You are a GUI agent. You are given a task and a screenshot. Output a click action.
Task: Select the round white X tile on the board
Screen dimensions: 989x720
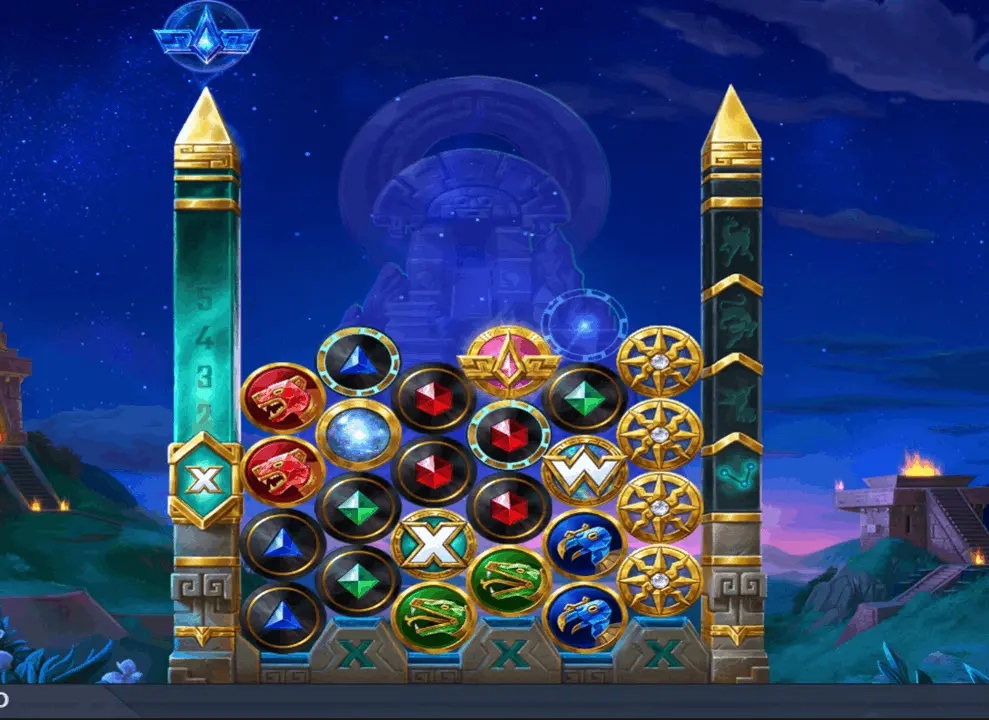point(433,545)
